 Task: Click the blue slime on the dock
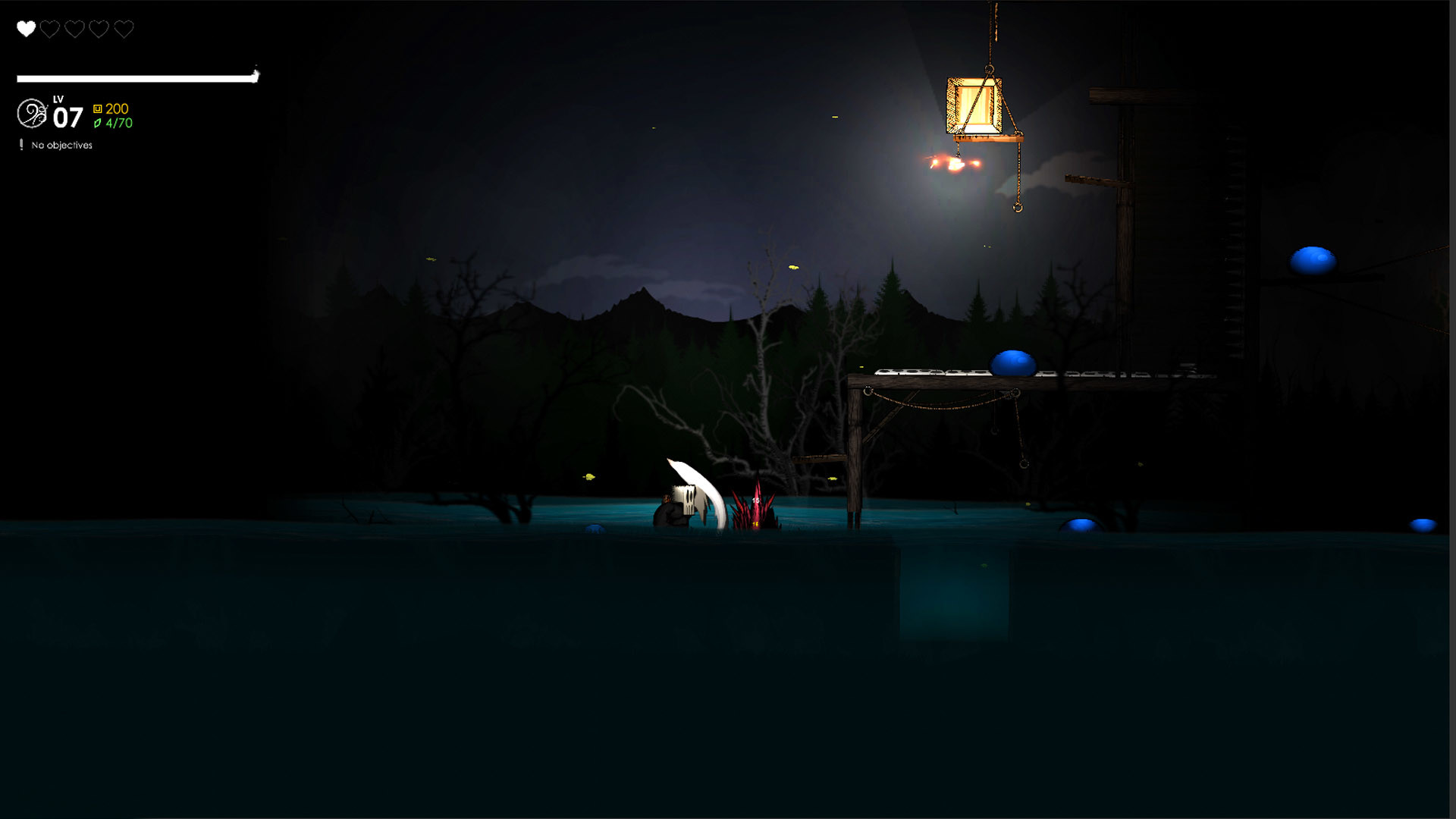tap(1012, 362)
